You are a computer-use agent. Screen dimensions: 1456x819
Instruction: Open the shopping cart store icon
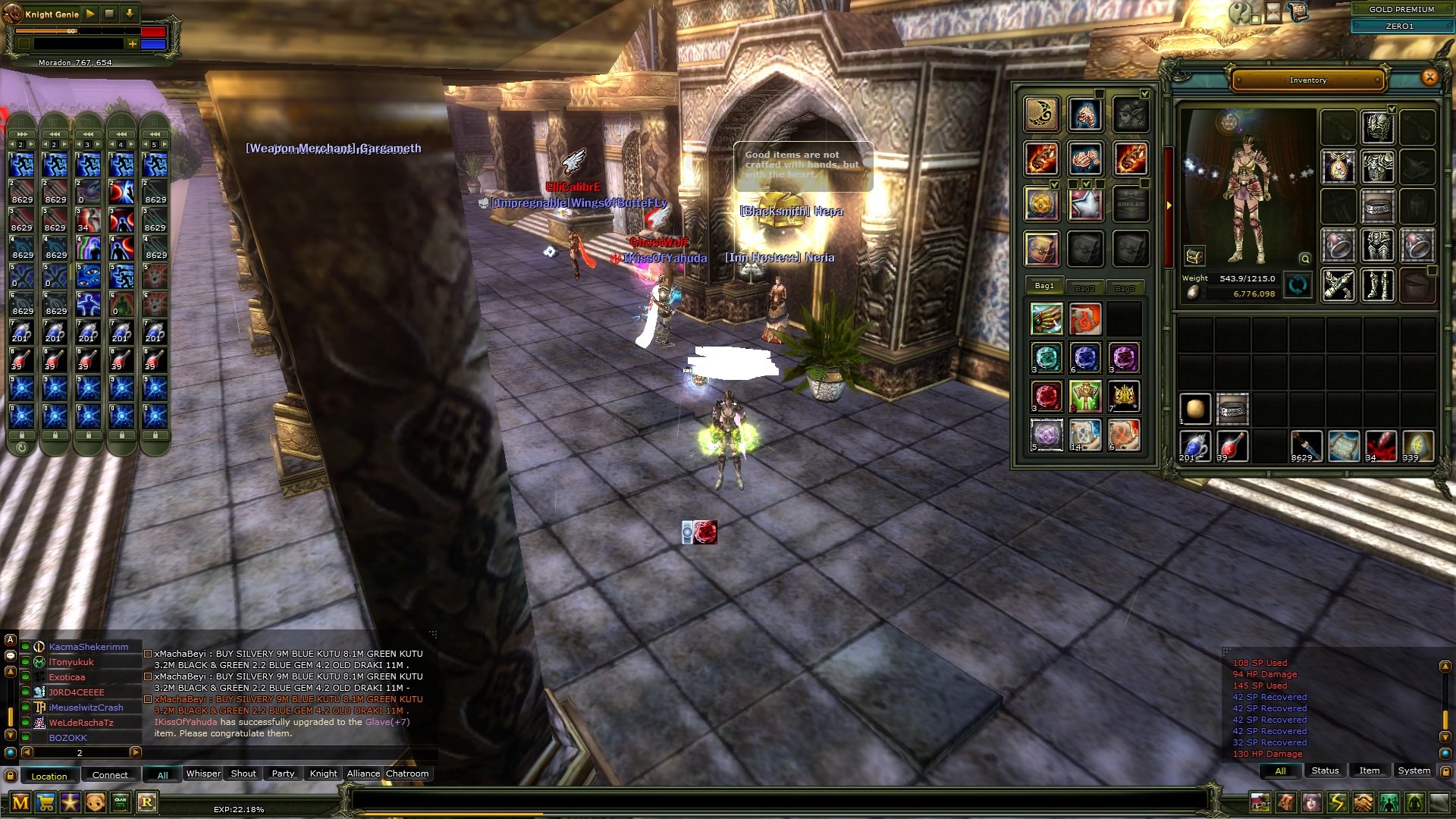45,802
